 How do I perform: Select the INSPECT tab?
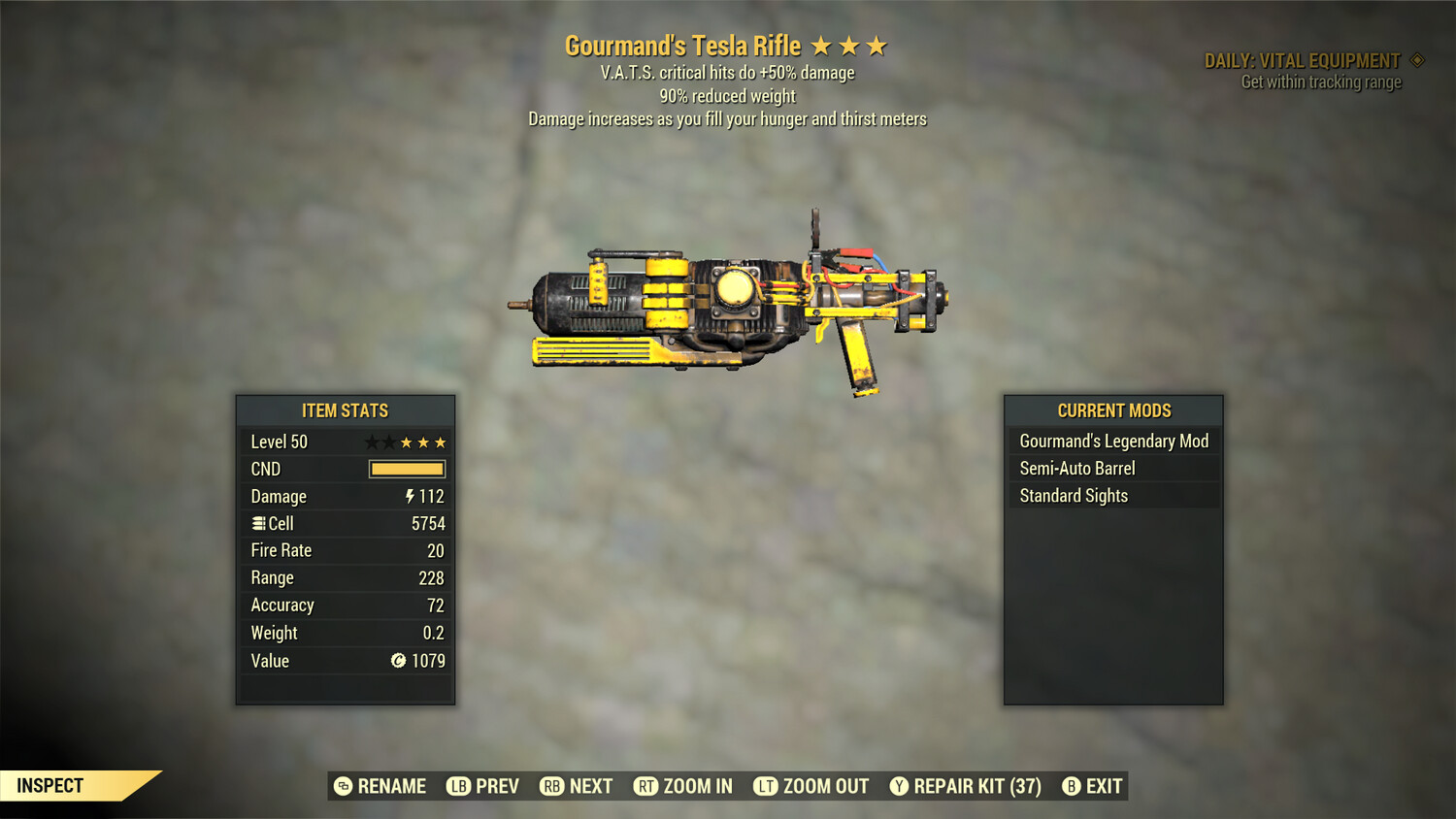(50, 785)
